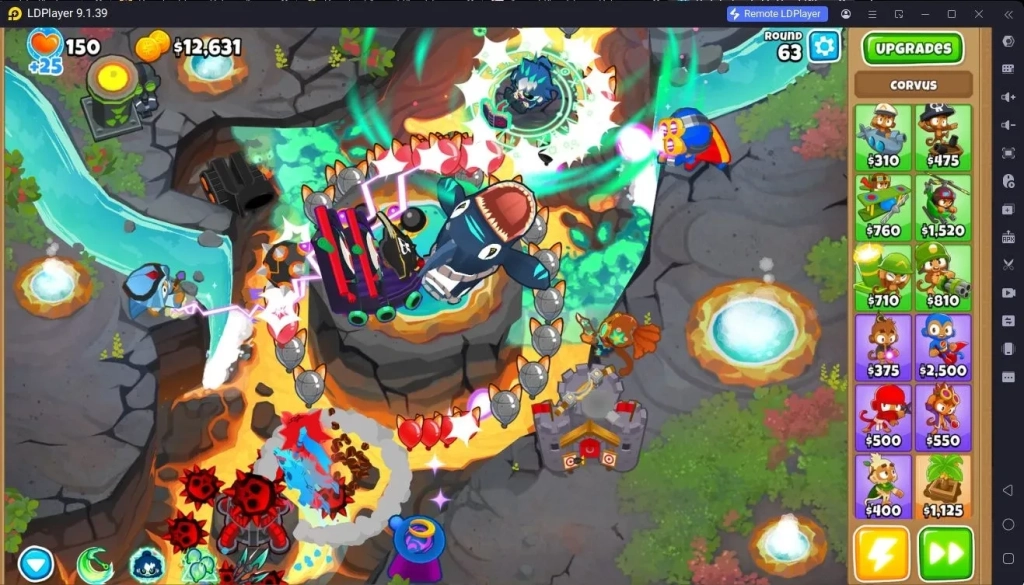Choose the Mortar Monkey for $710
Image resolution: width=1024 pixels, height=585 pixels.
(883, 277)
